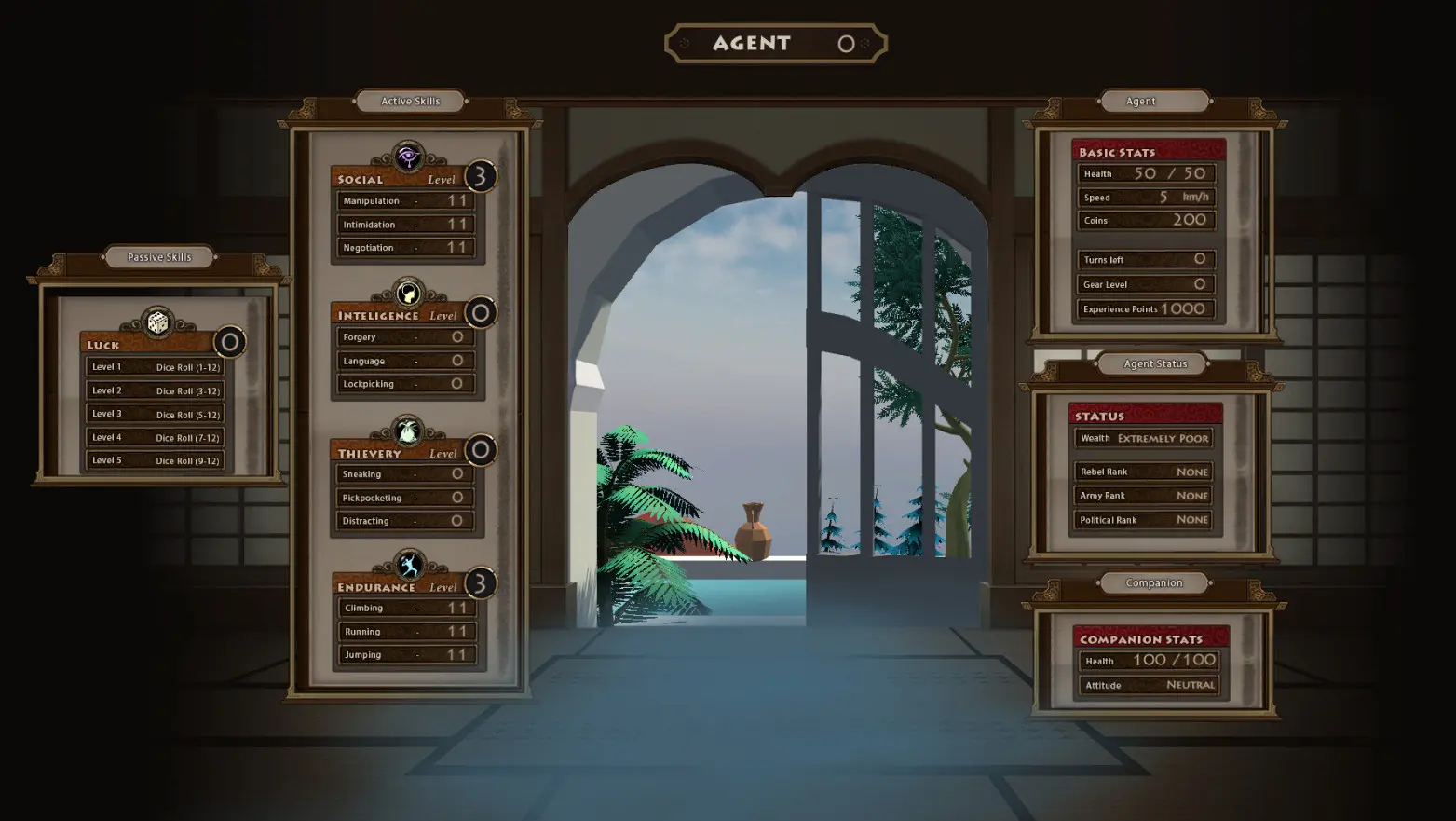Click the Luck dice icon

157,322
